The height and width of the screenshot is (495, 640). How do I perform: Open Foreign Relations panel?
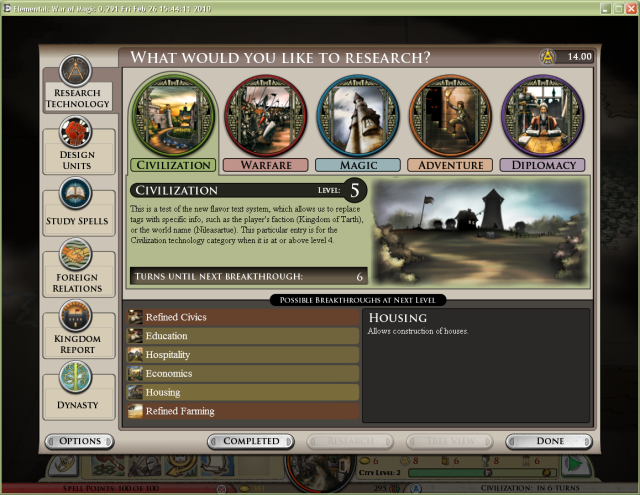(x=78, y=270)
